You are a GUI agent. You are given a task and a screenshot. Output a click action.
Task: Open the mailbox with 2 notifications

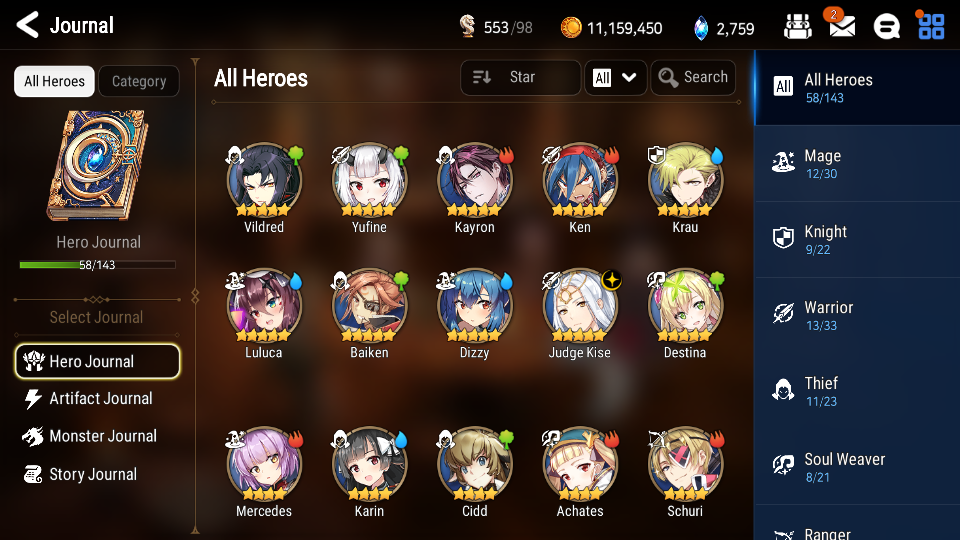coord(842,27)
